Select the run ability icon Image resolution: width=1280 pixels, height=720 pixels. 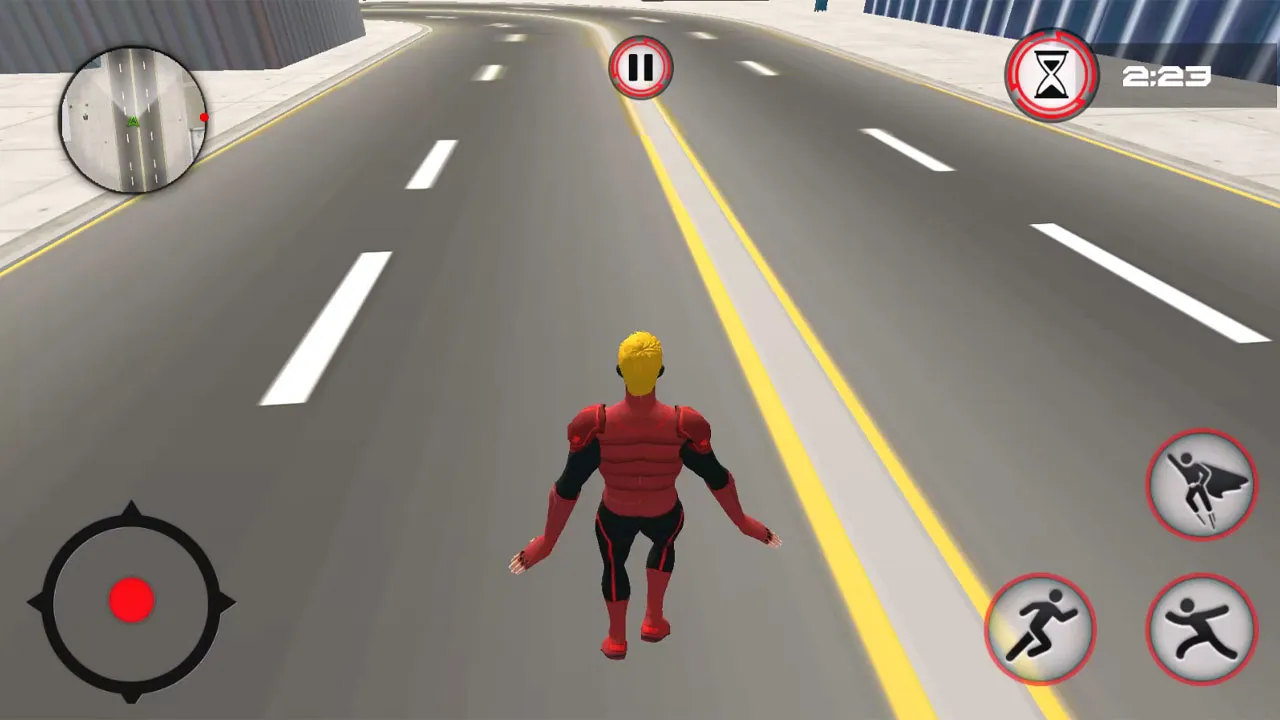[x=1041, y=630]
